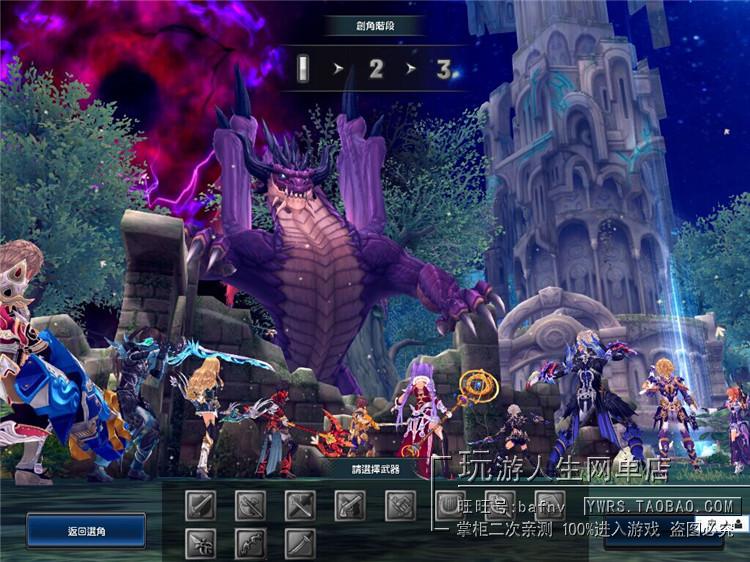Select the sword weapon icon
This screenshot has width=750, height=562.
pos(200,505)
